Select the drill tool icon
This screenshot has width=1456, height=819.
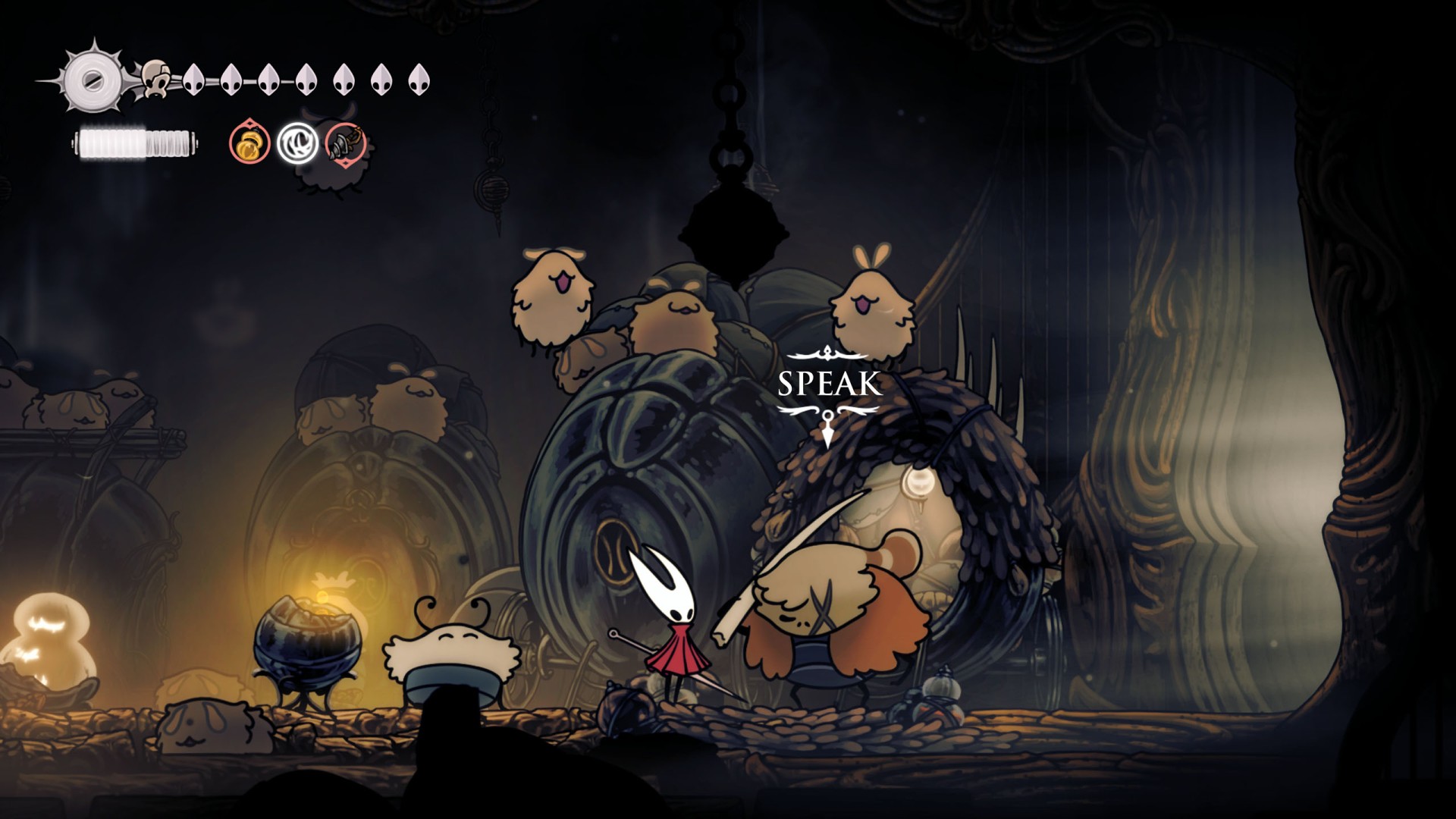pyautogui.click(x=346, y=143)
